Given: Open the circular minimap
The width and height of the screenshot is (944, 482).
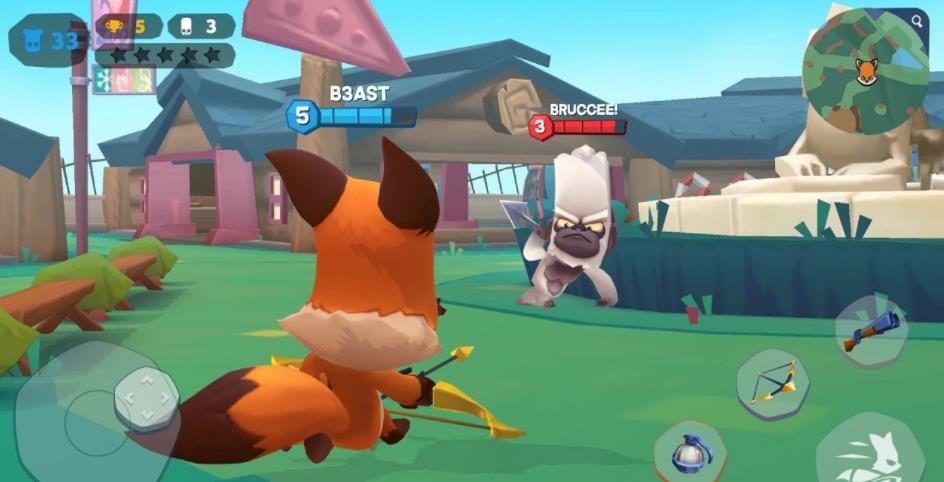Looking at the screenshot, I should pyautogui.click(x=864, y=72).
